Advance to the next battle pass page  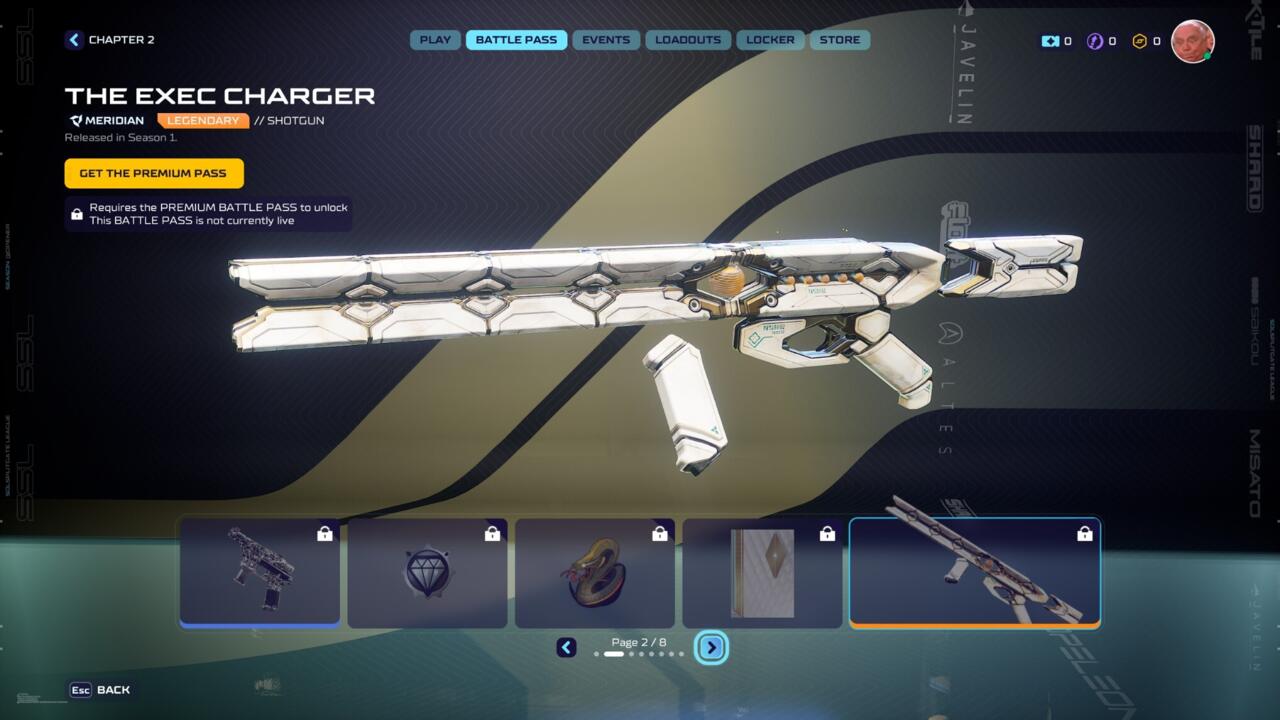pos(711,648)
